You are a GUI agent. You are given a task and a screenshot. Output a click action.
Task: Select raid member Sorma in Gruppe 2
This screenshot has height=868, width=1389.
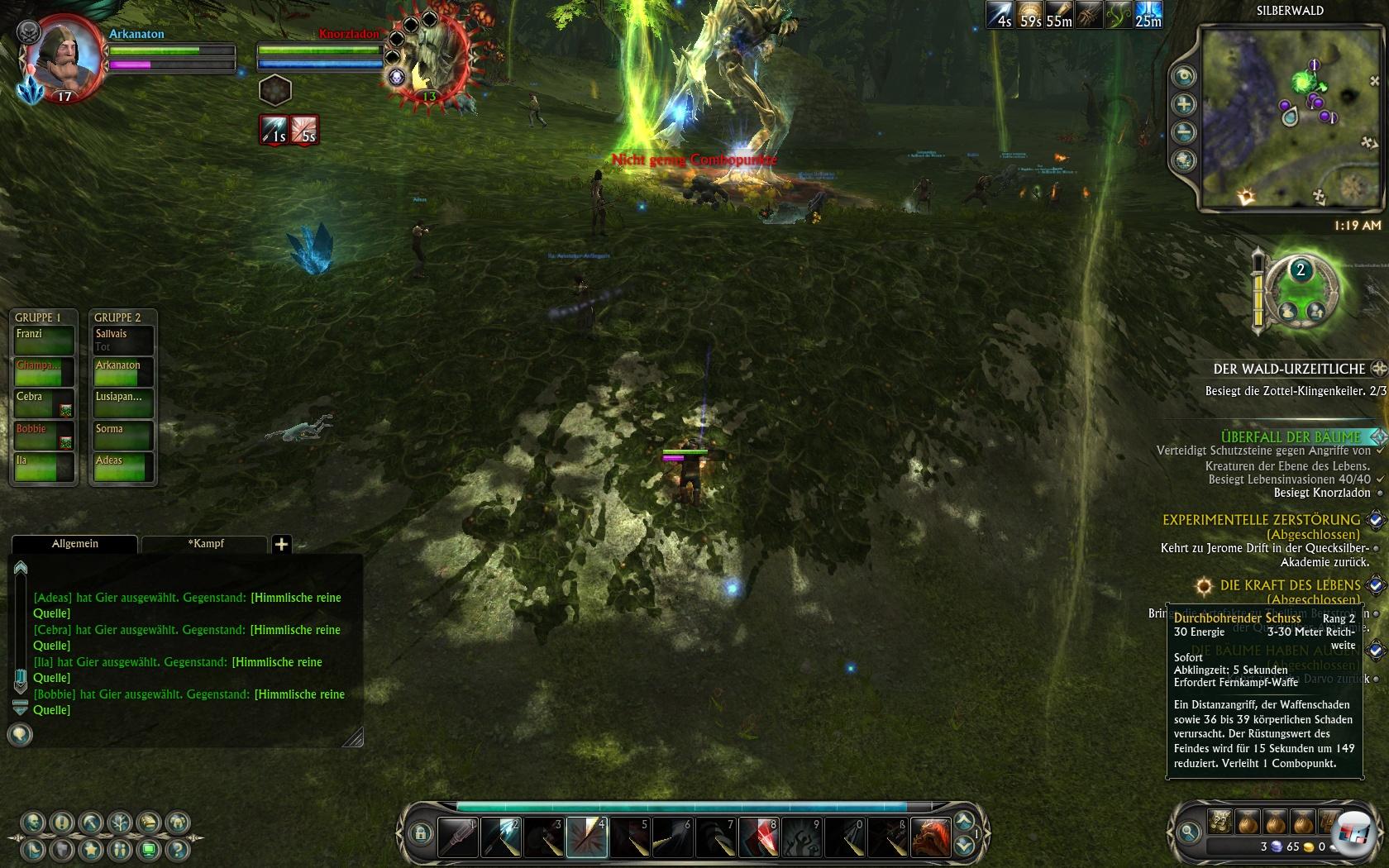tap(121, 436)
